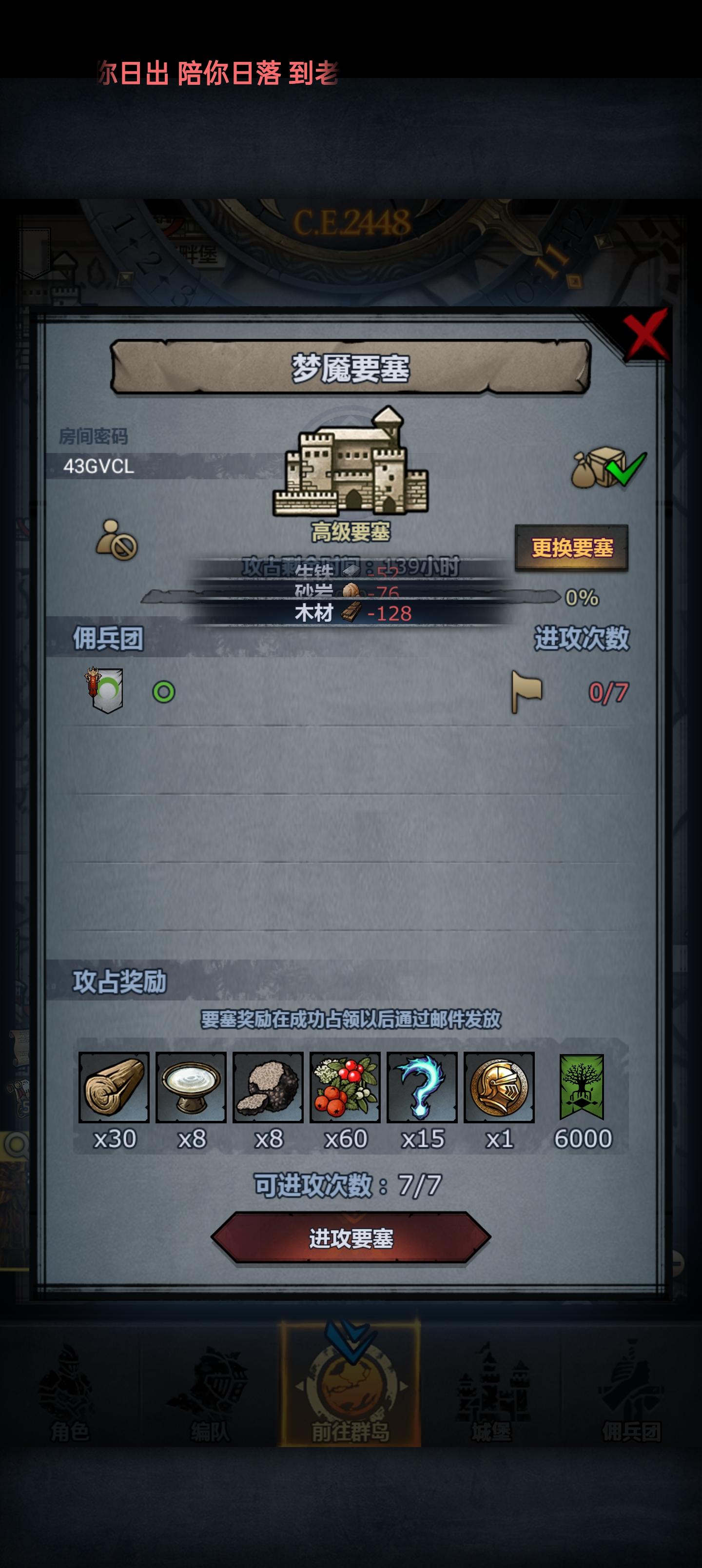Click the flag icon beside 进攻次数
The height and width of the screenshot is (1568, 702).
click(x=527, y=691)
